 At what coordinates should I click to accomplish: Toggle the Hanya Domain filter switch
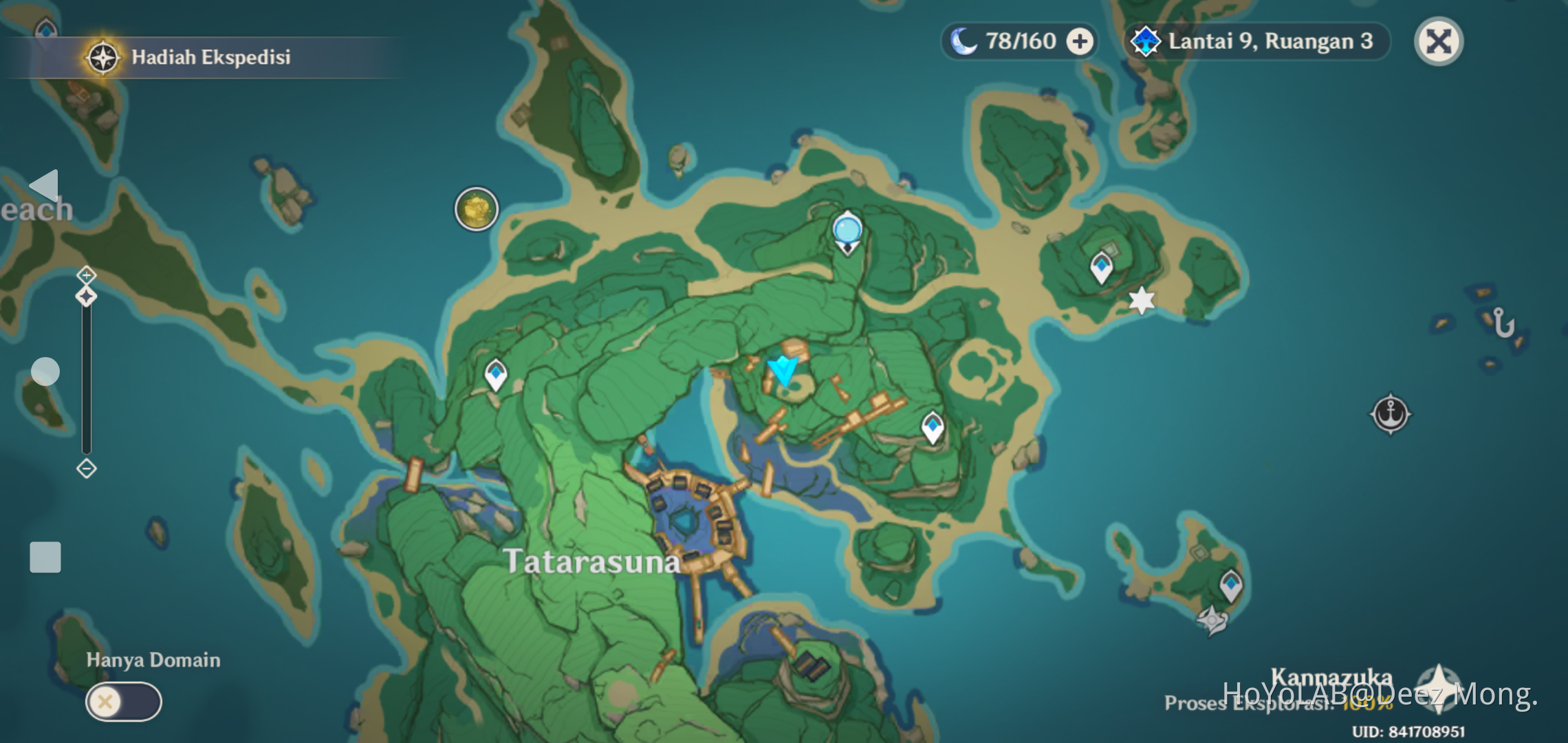122,703
